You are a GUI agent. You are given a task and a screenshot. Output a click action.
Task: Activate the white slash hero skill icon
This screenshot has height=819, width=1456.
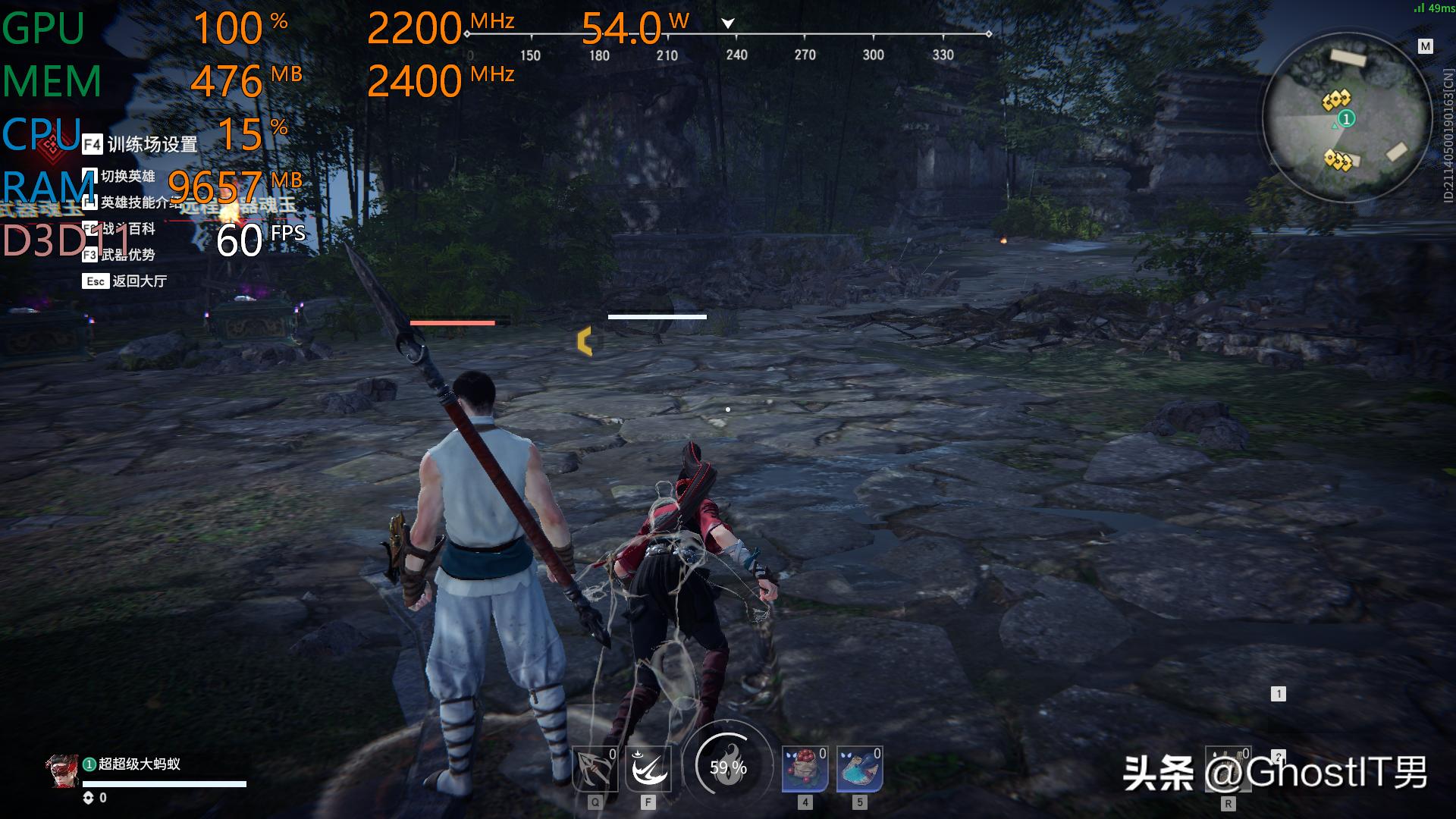648,769
